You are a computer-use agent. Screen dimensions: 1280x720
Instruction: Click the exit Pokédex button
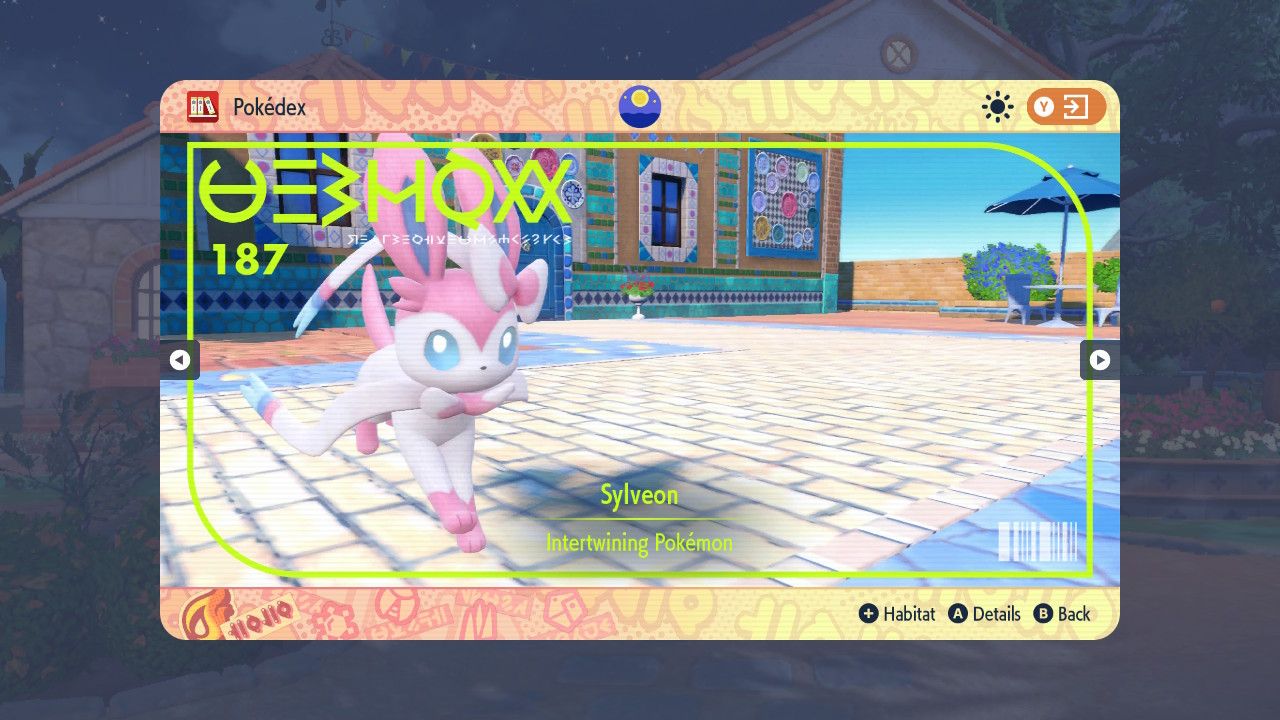point(1065,107)
